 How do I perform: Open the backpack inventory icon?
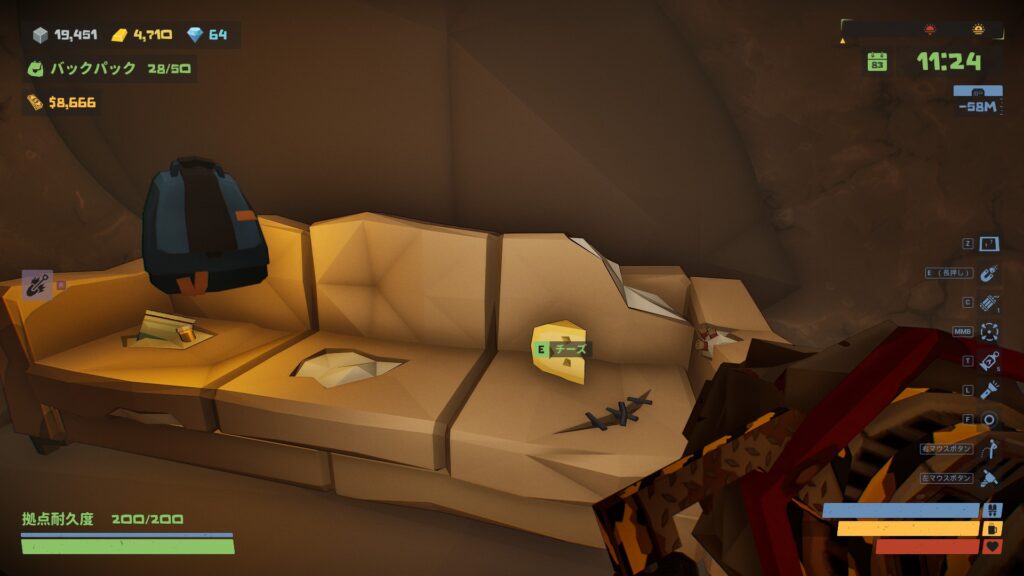pyautogui.click(x=36, y=69)
